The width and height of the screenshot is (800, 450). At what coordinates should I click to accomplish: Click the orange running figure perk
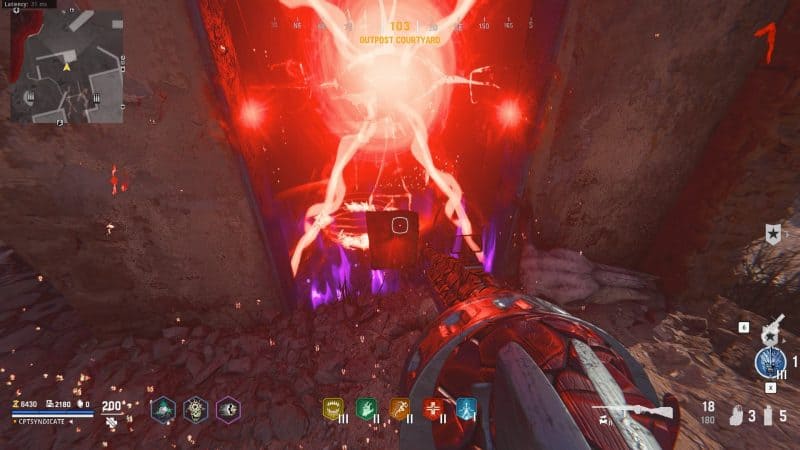pos(400,407)
